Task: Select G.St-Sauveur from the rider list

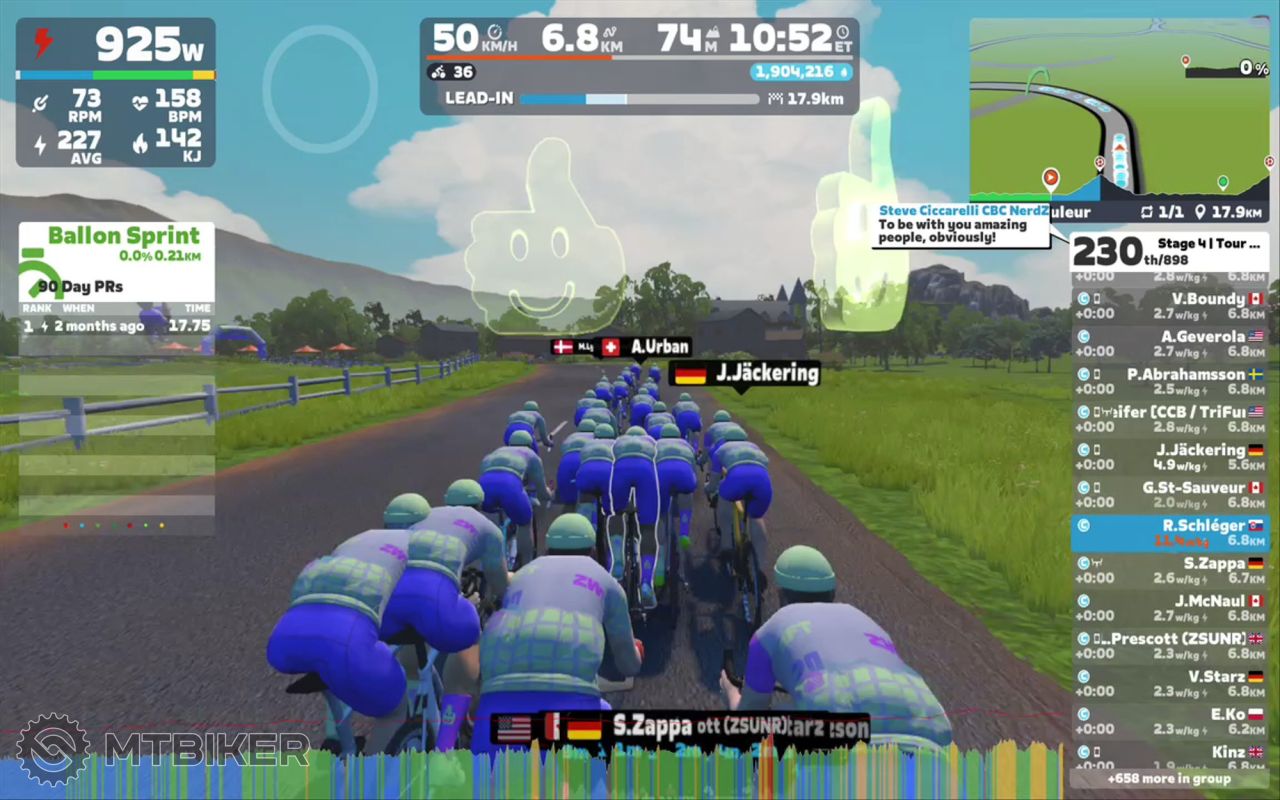Action: 1169,495
